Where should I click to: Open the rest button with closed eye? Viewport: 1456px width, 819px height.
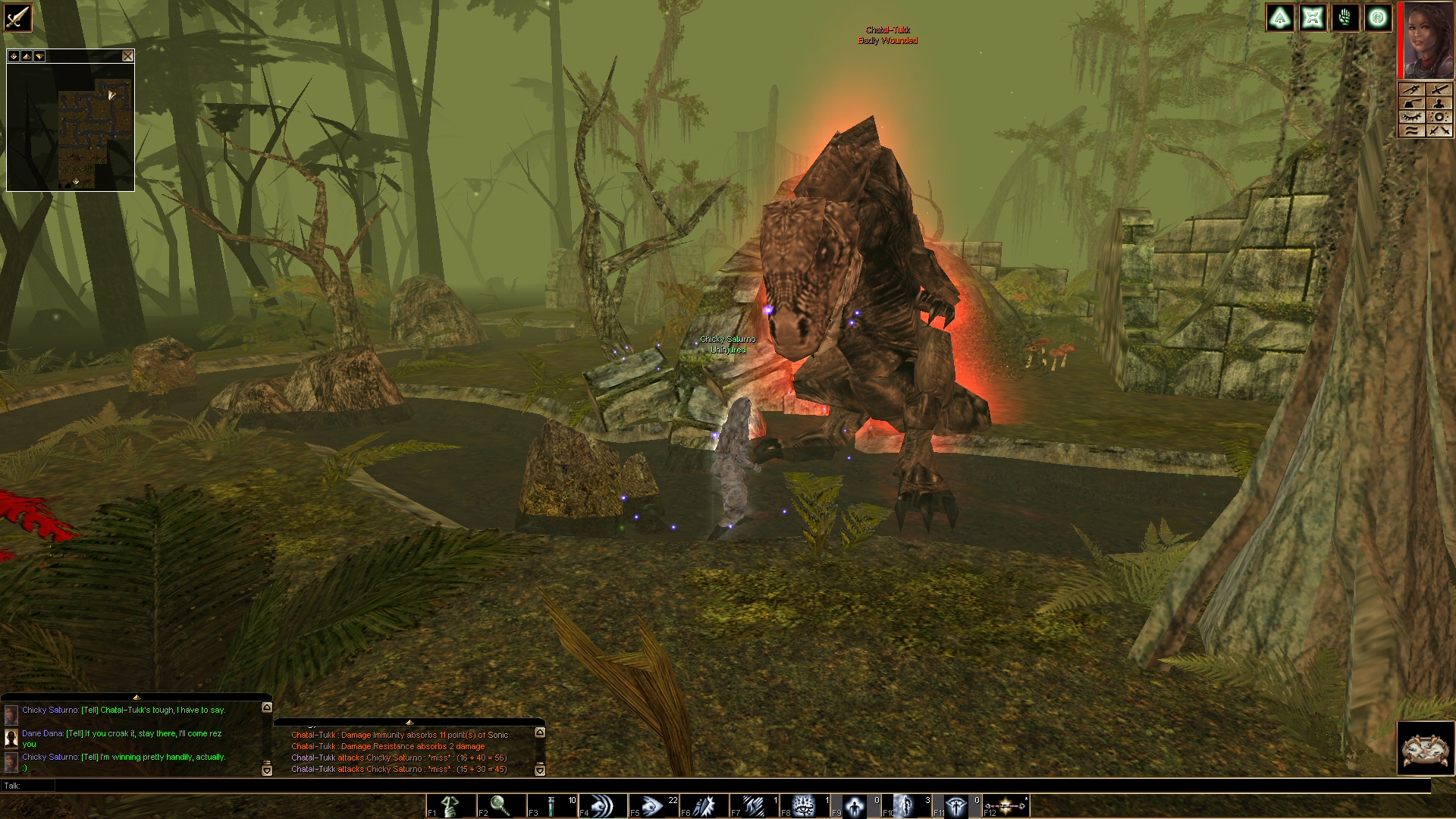pos(1412,117)
